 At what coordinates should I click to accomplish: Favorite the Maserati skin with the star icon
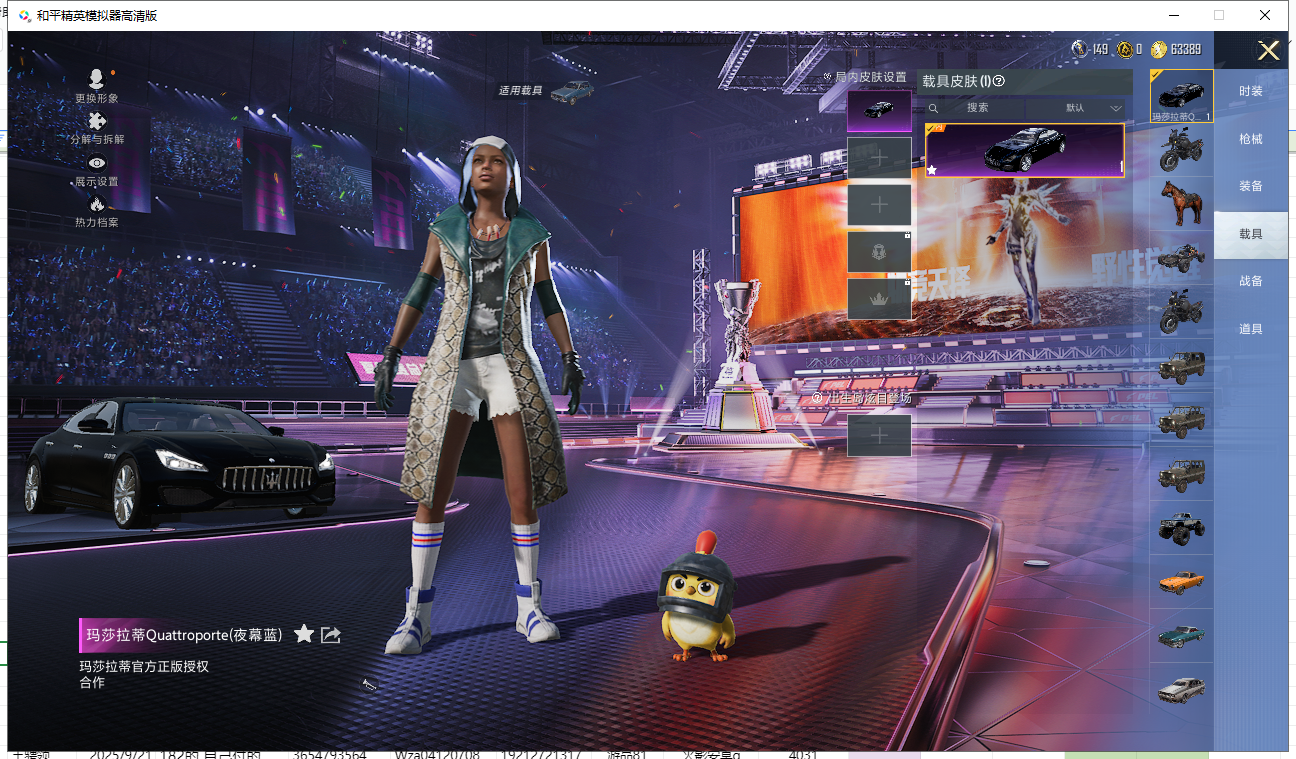pos(304,634)
